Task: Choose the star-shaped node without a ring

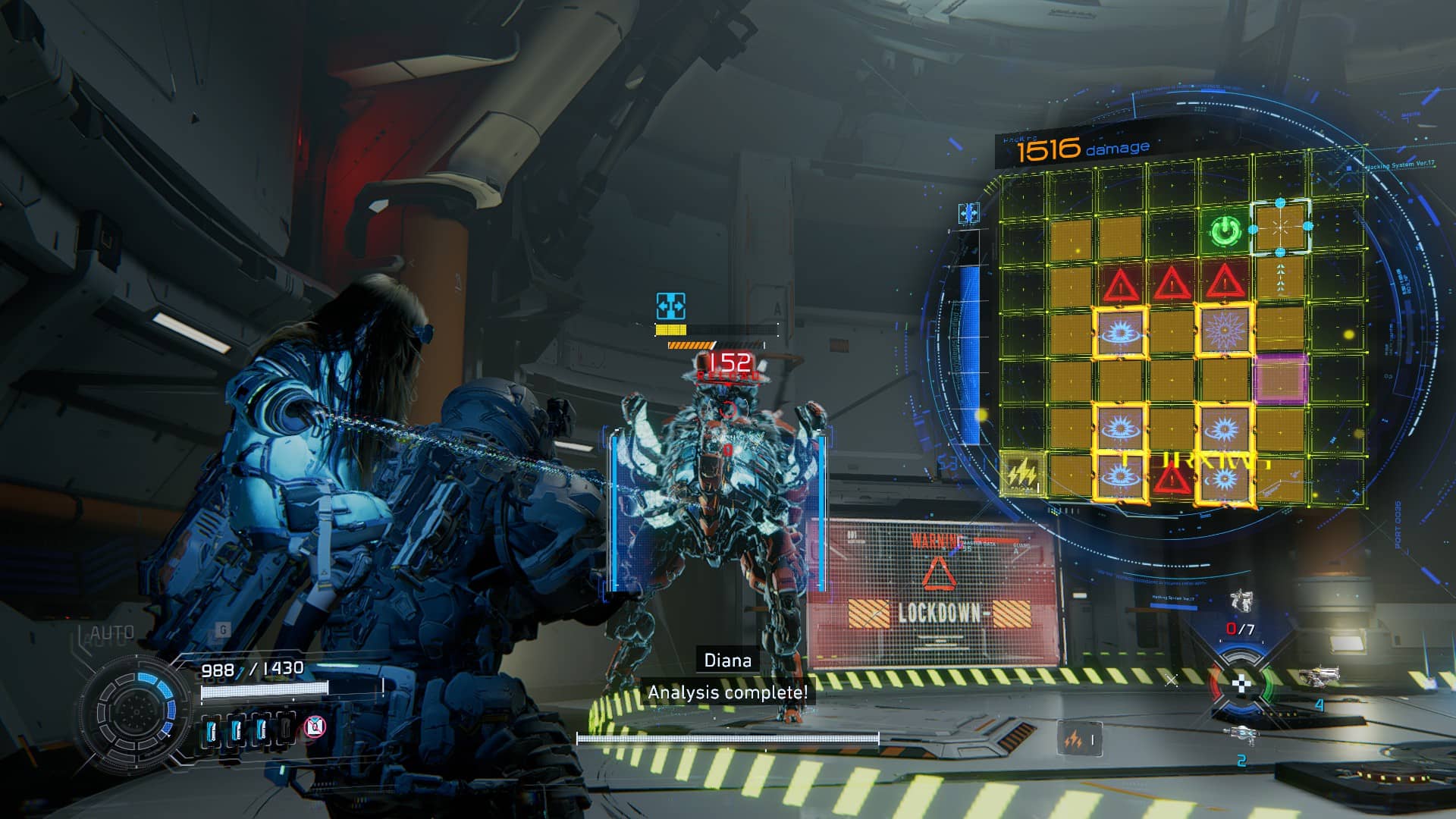Action: [1223, 330]
